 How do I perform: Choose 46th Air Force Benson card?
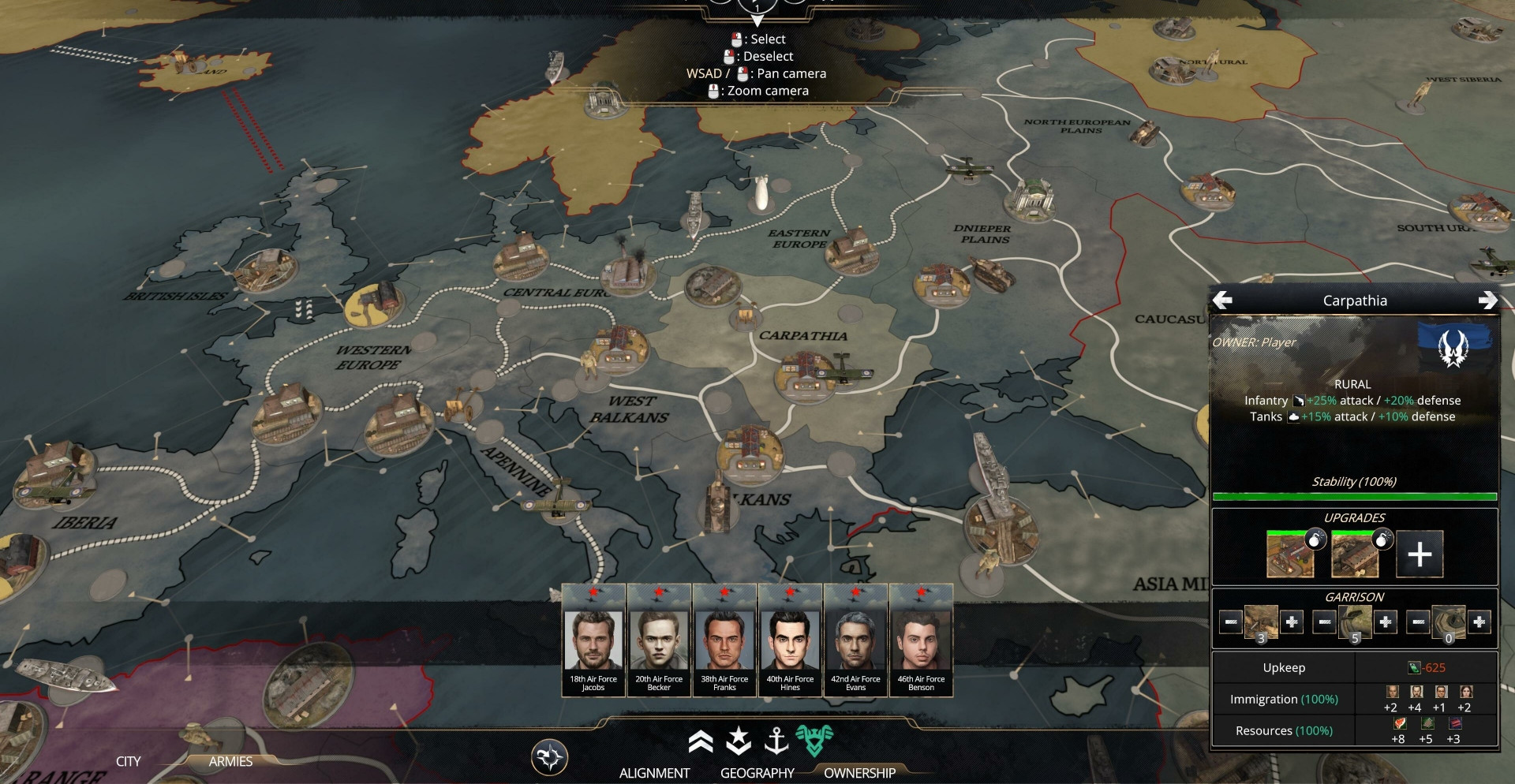click(x=921, y=640)
